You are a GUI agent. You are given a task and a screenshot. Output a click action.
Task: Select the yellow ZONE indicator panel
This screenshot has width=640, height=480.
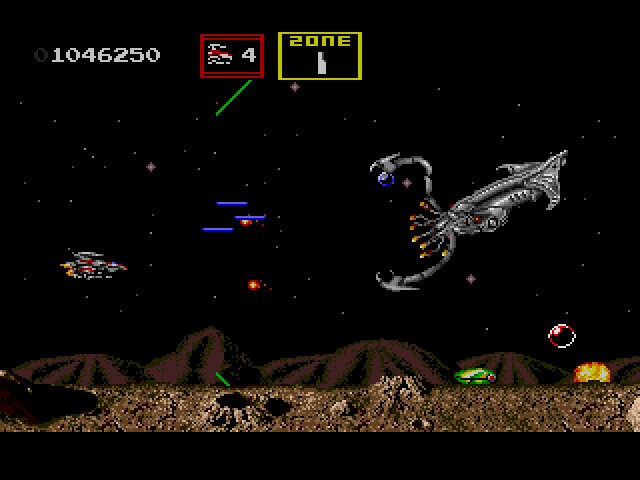point(320,56)
